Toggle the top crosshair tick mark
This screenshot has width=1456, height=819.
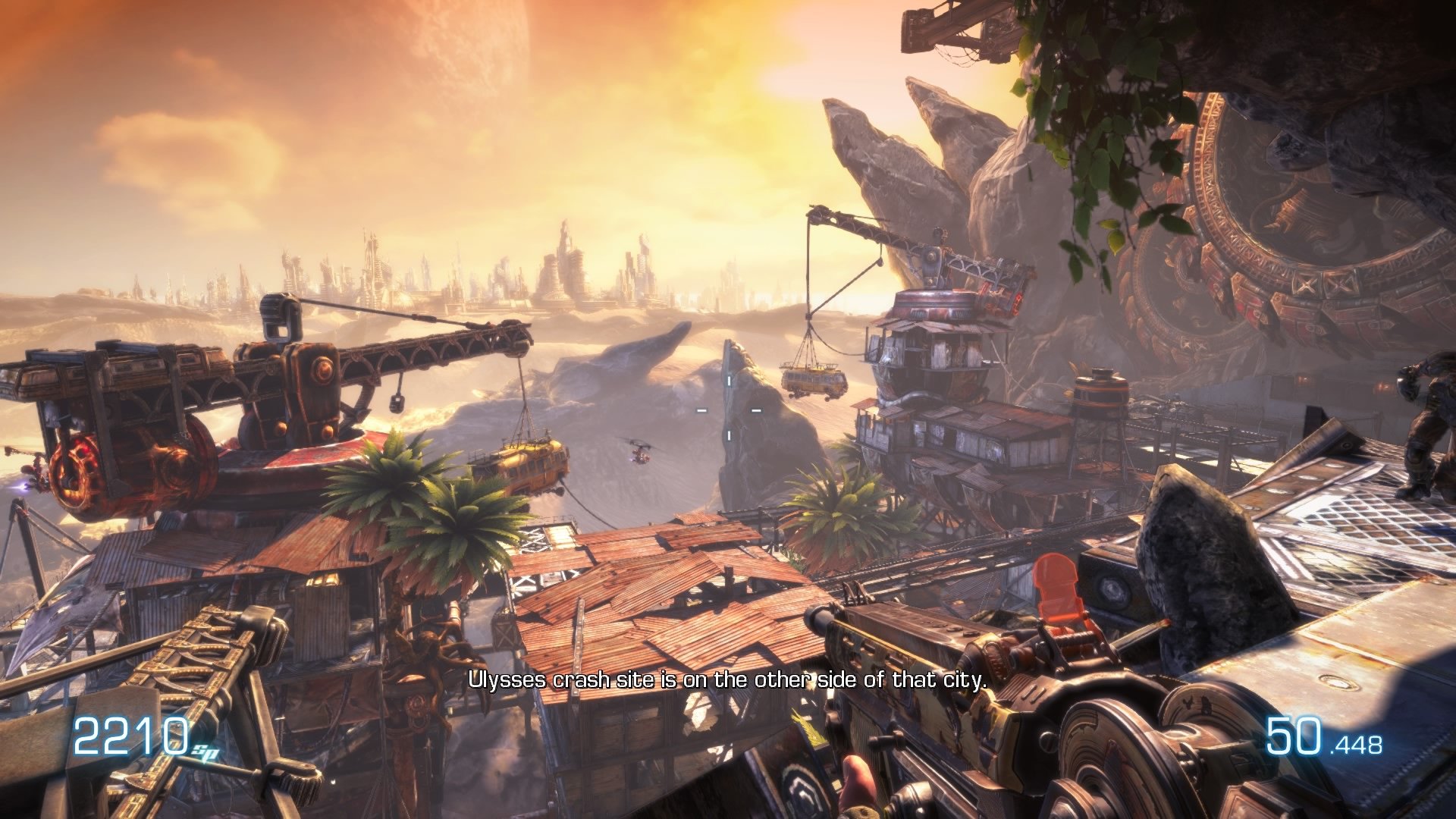pos(729,381)
